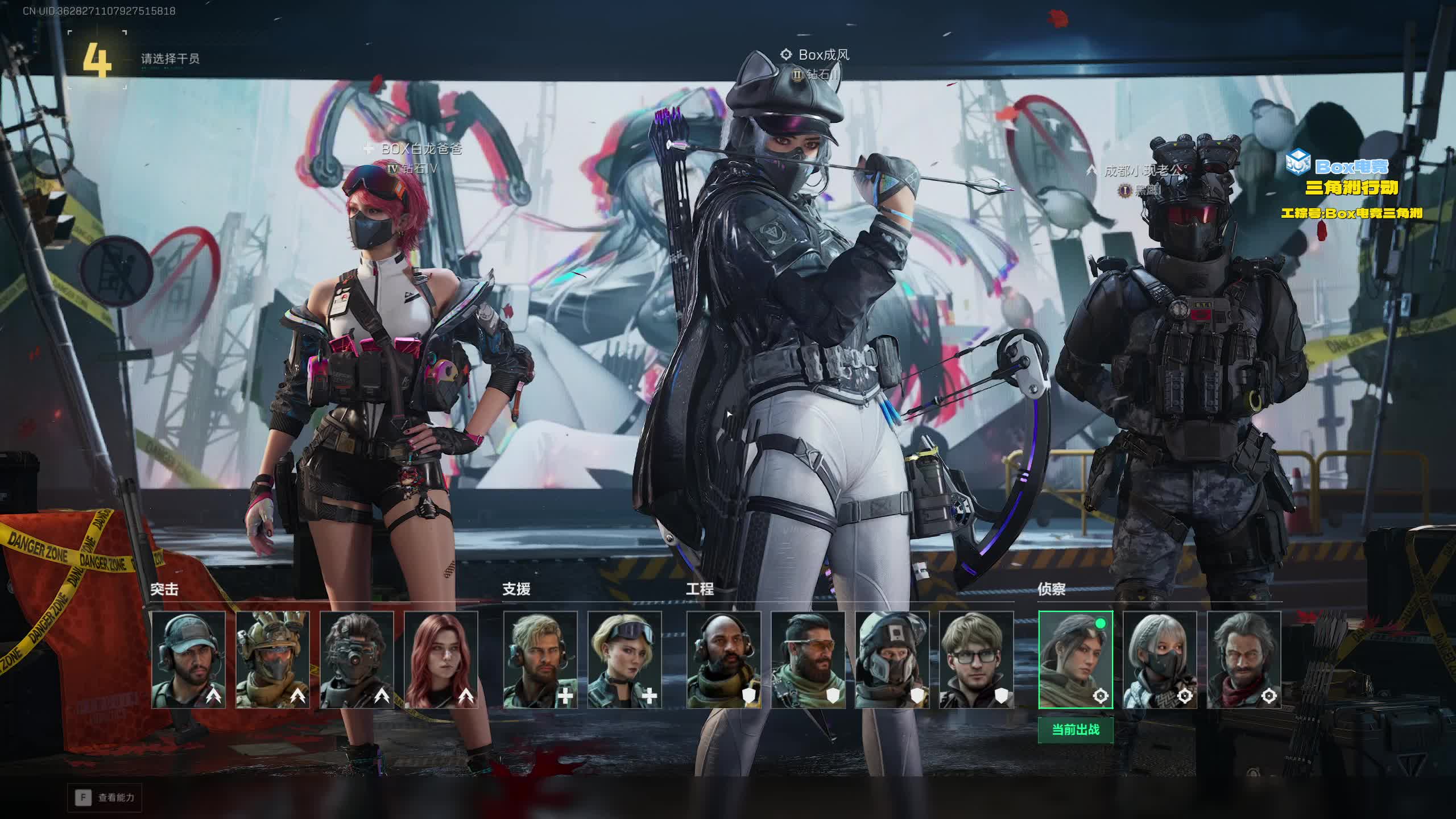Select the gray-haired recon man with red scarf
1456x819 pixels.
tap(1243, 660)
